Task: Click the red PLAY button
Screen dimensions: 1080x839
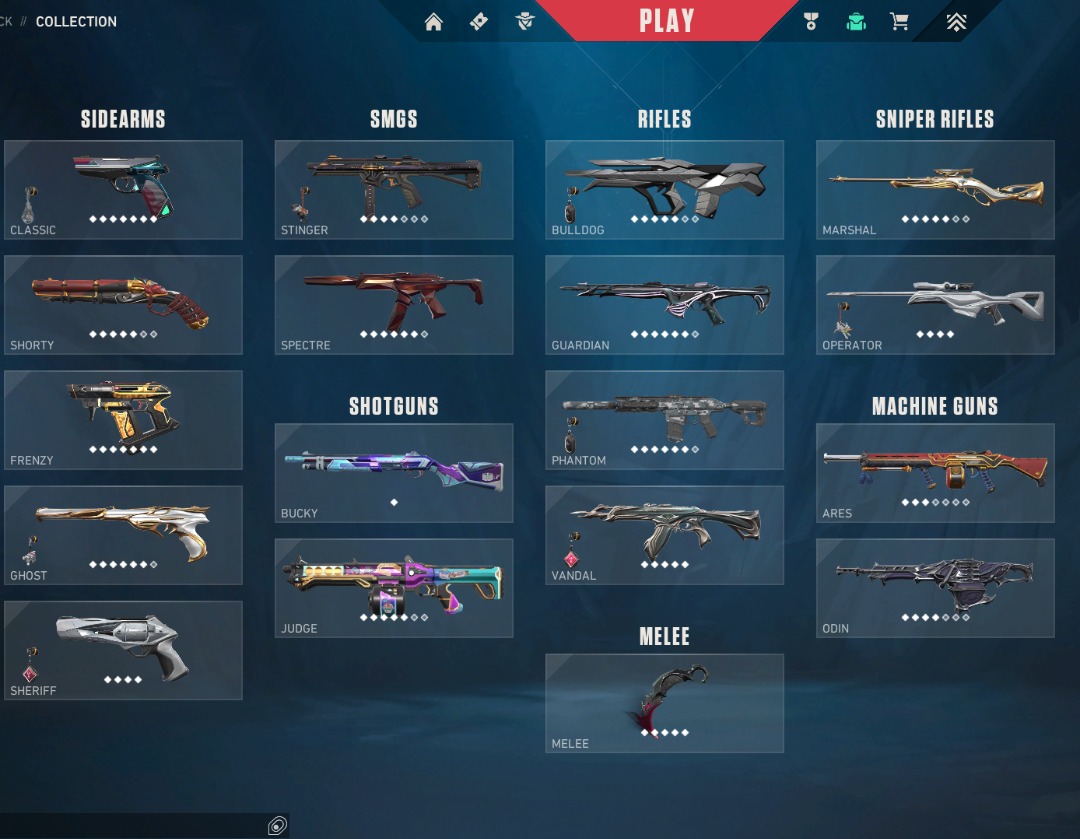Action: (x=666, y=21)
